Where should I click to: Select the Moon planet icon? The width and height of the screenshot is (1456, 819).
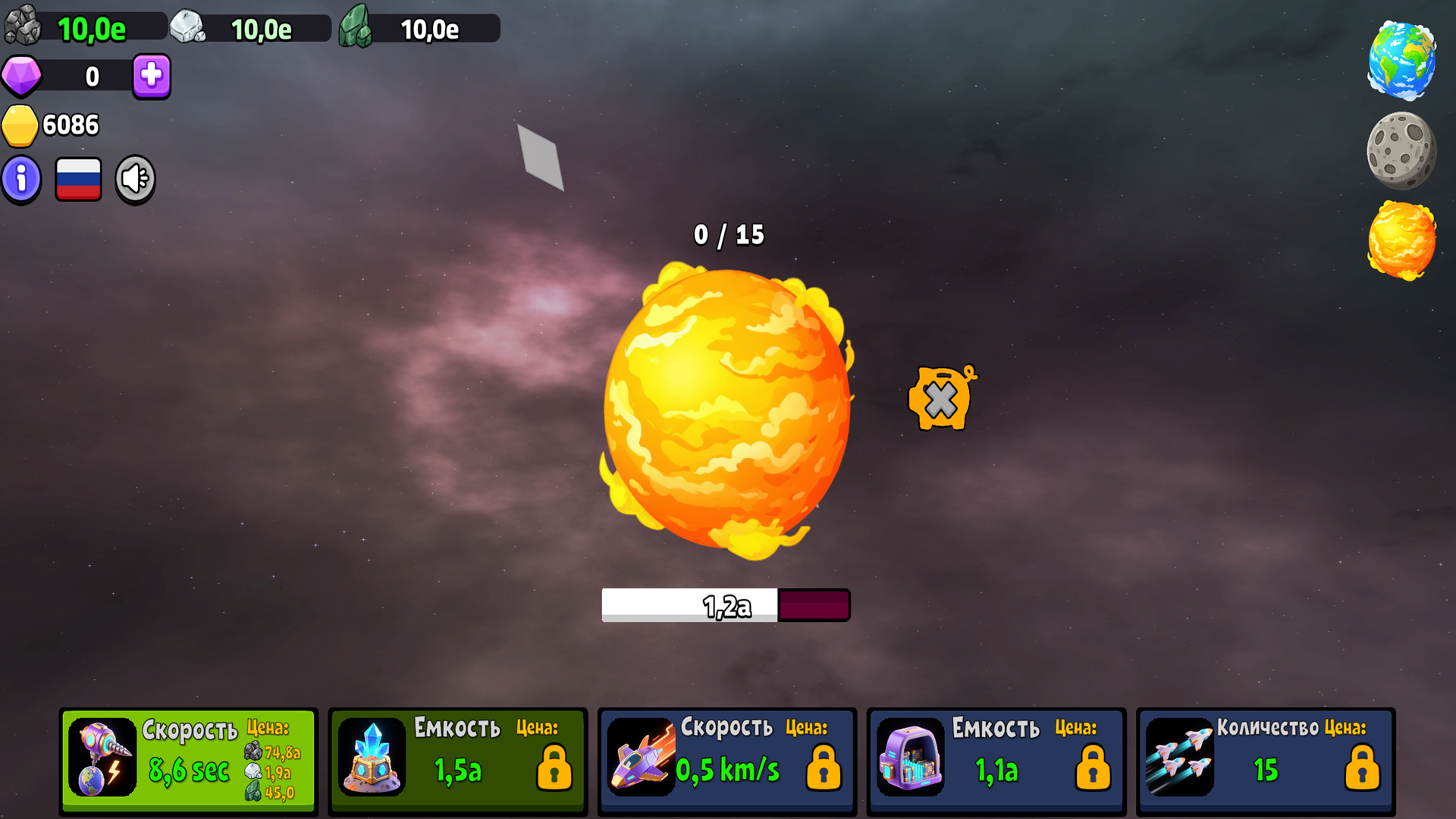pyautogui.click(x=1404, y=150)
